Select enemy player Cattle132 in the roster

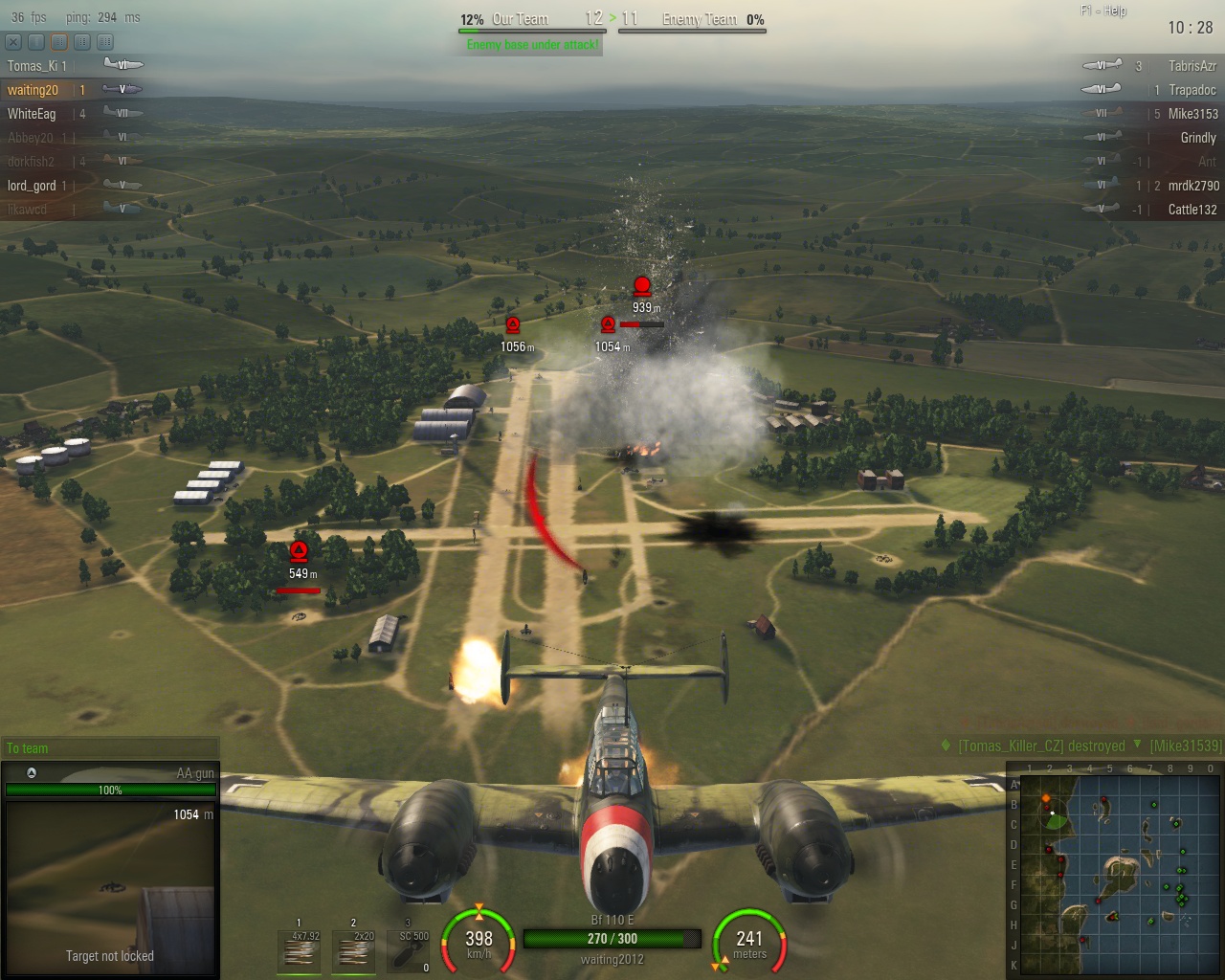pos(1192,210)
